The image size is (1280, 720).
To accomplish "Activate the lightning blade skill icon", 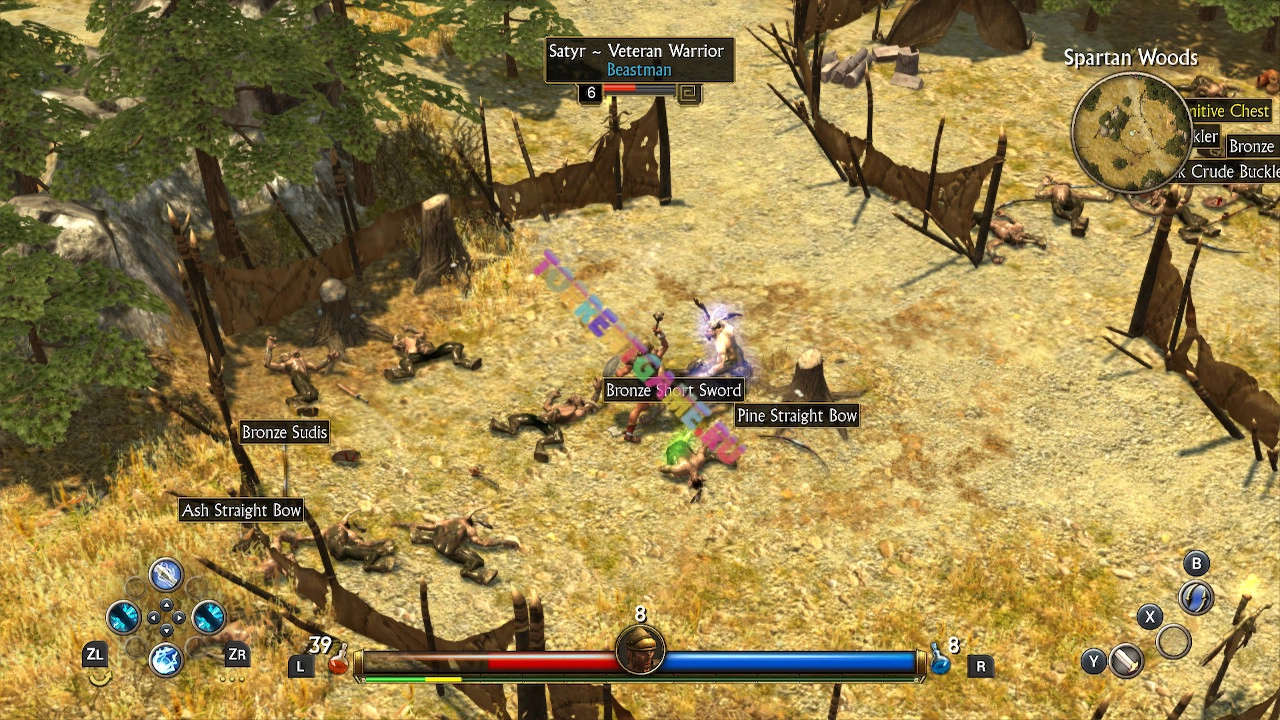I will click(x=166, y=574).
